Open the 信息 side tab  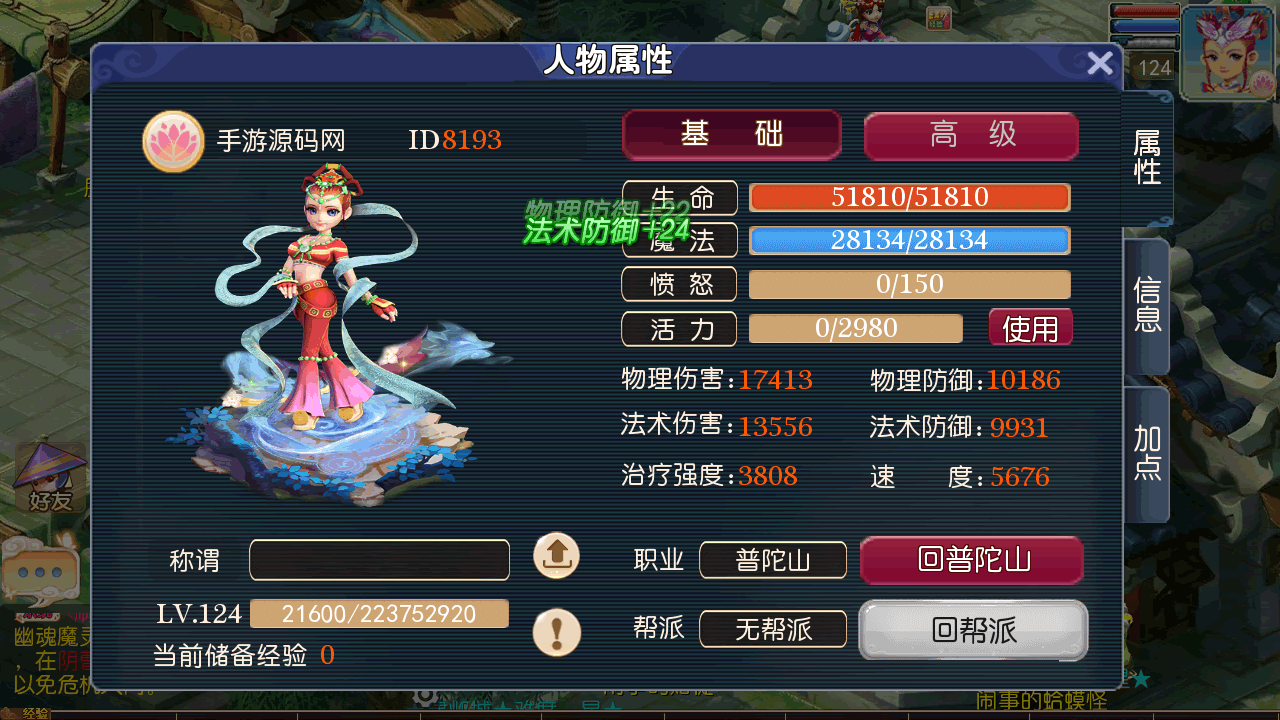tap(1147, 306)
